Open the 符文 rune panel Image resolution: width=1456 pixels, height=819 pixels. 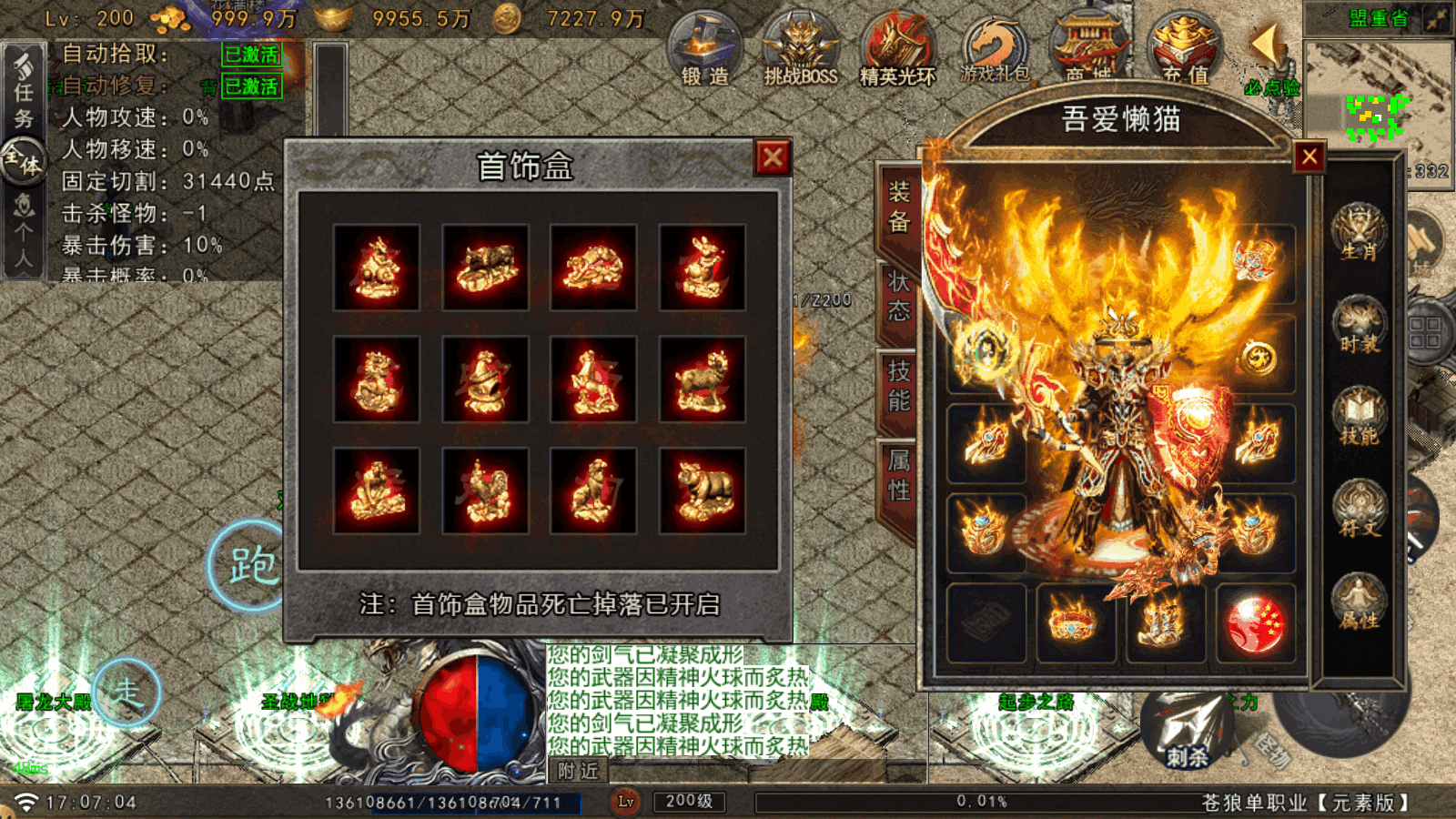[1359, 510]
